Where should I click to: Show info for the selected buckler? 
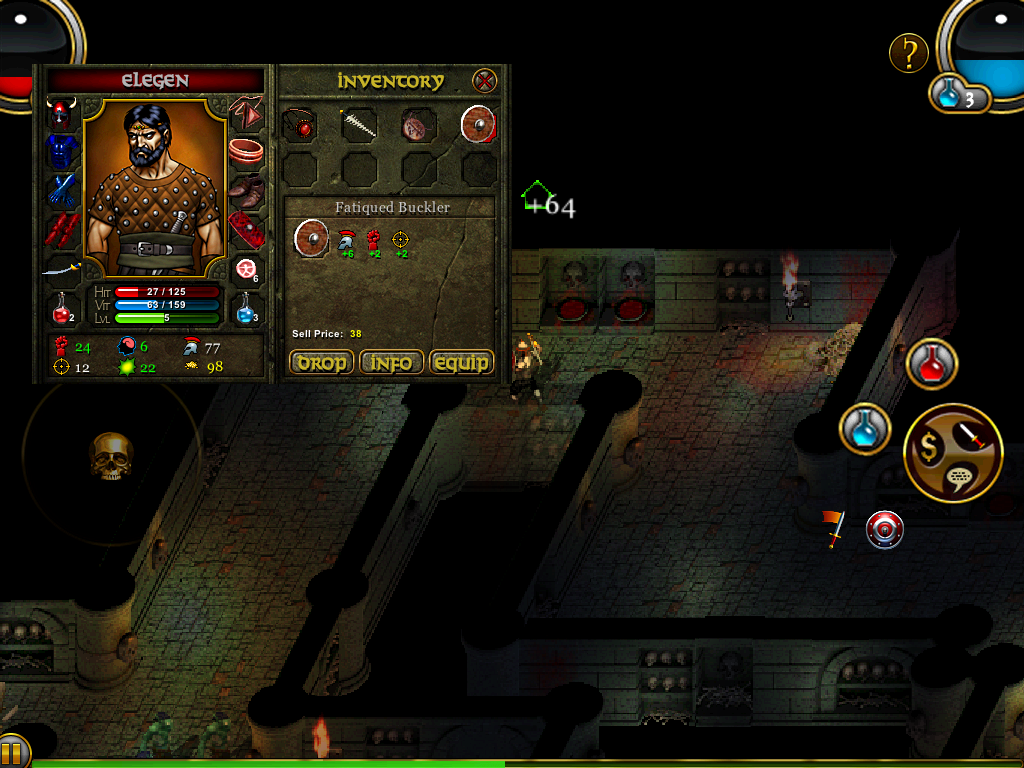point(391,362)
